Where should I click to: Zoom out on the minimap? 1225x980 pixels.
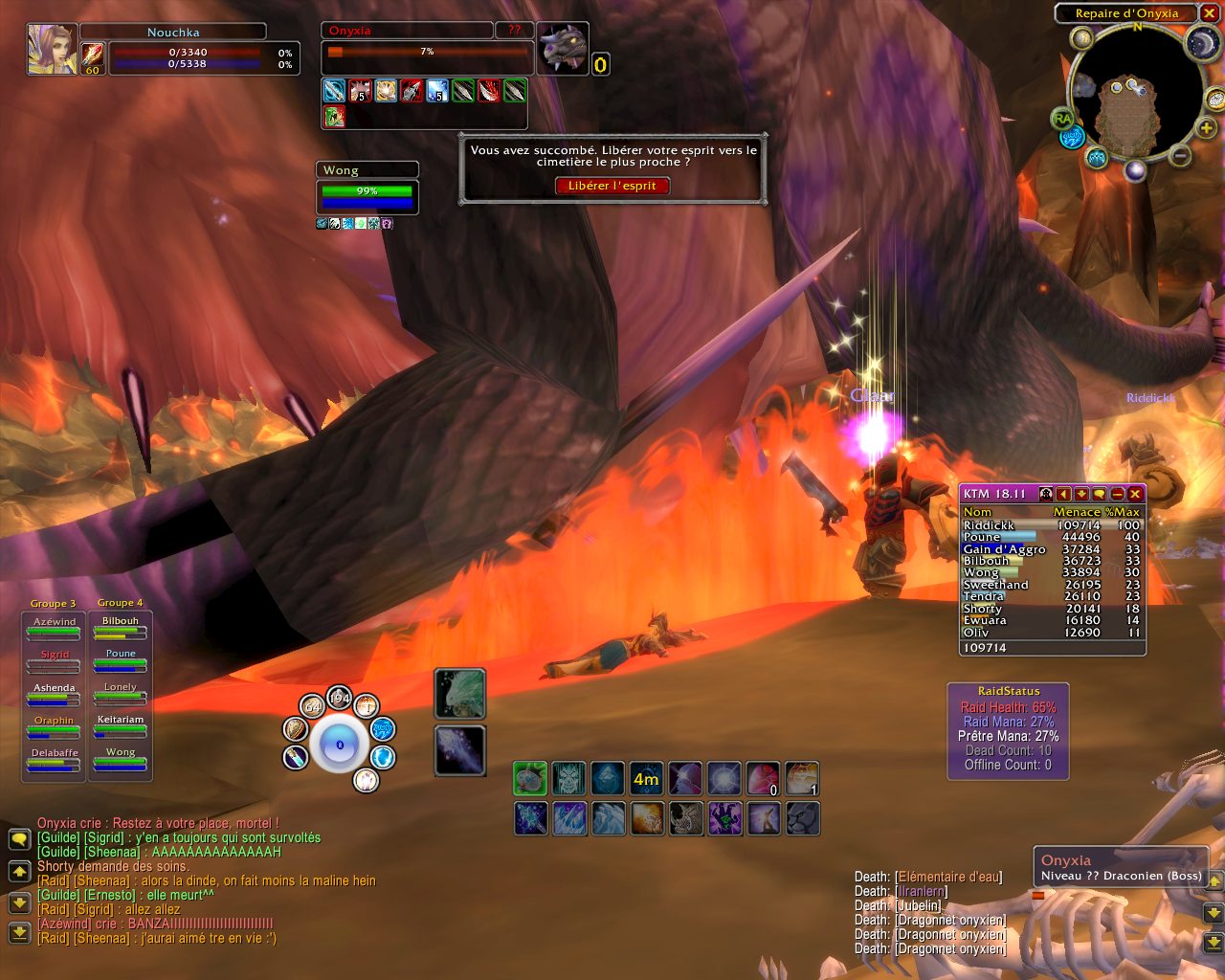pyautogui.click(x=1181, y=155)
